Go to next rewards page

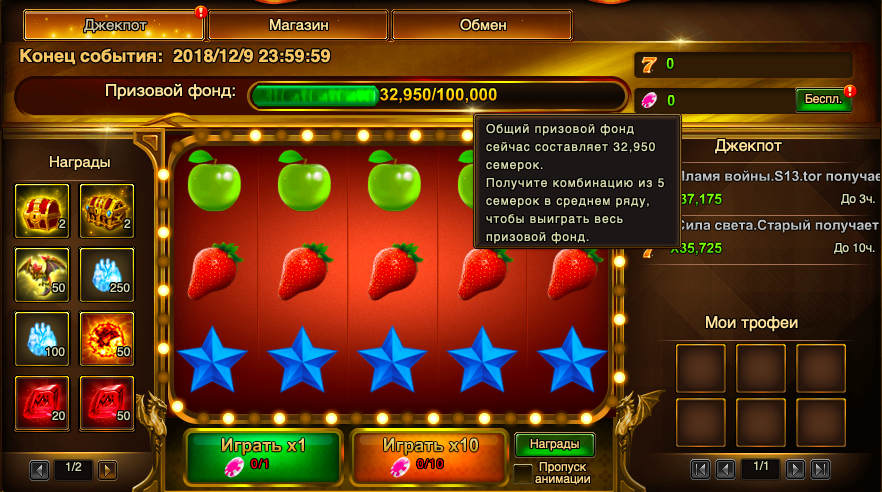tap(107, 468)
